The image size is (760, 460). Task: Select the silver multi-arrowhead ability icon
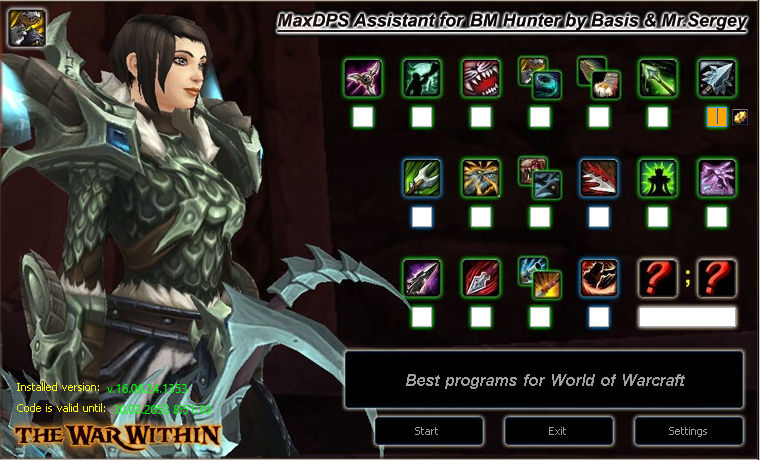[717, 78]
